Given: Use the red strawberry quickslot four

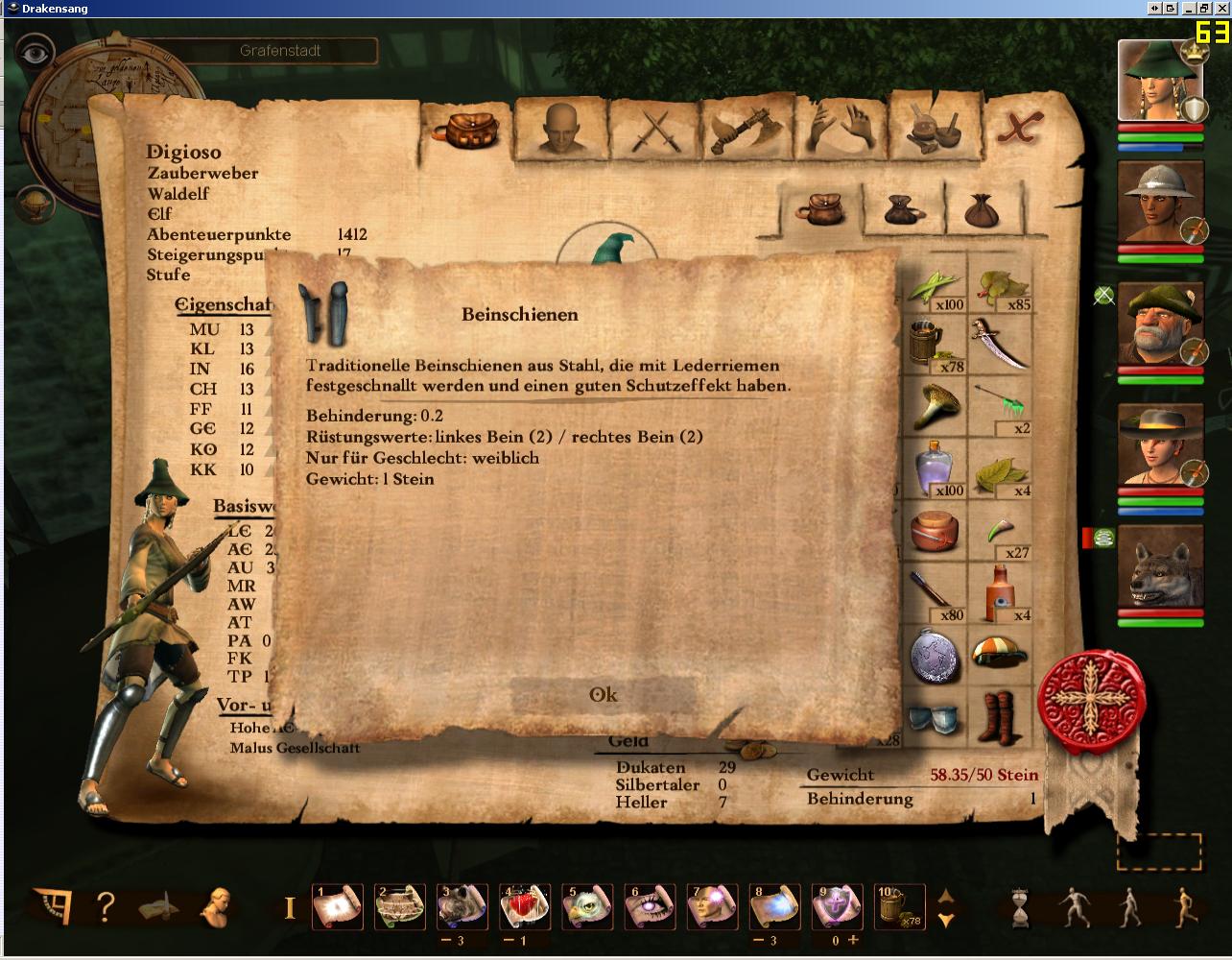Looking at the screenshot, I should (x=525, y=905).
